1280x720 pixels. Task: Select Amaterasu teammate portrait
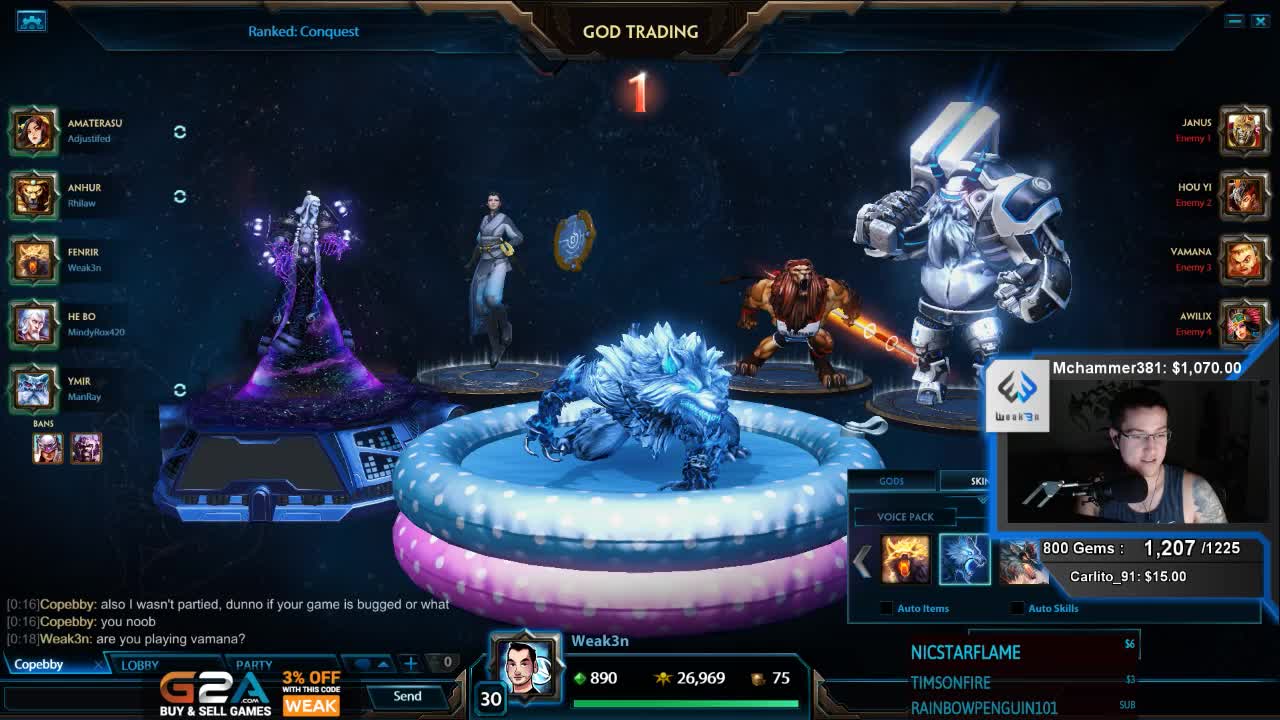point(34,131)
